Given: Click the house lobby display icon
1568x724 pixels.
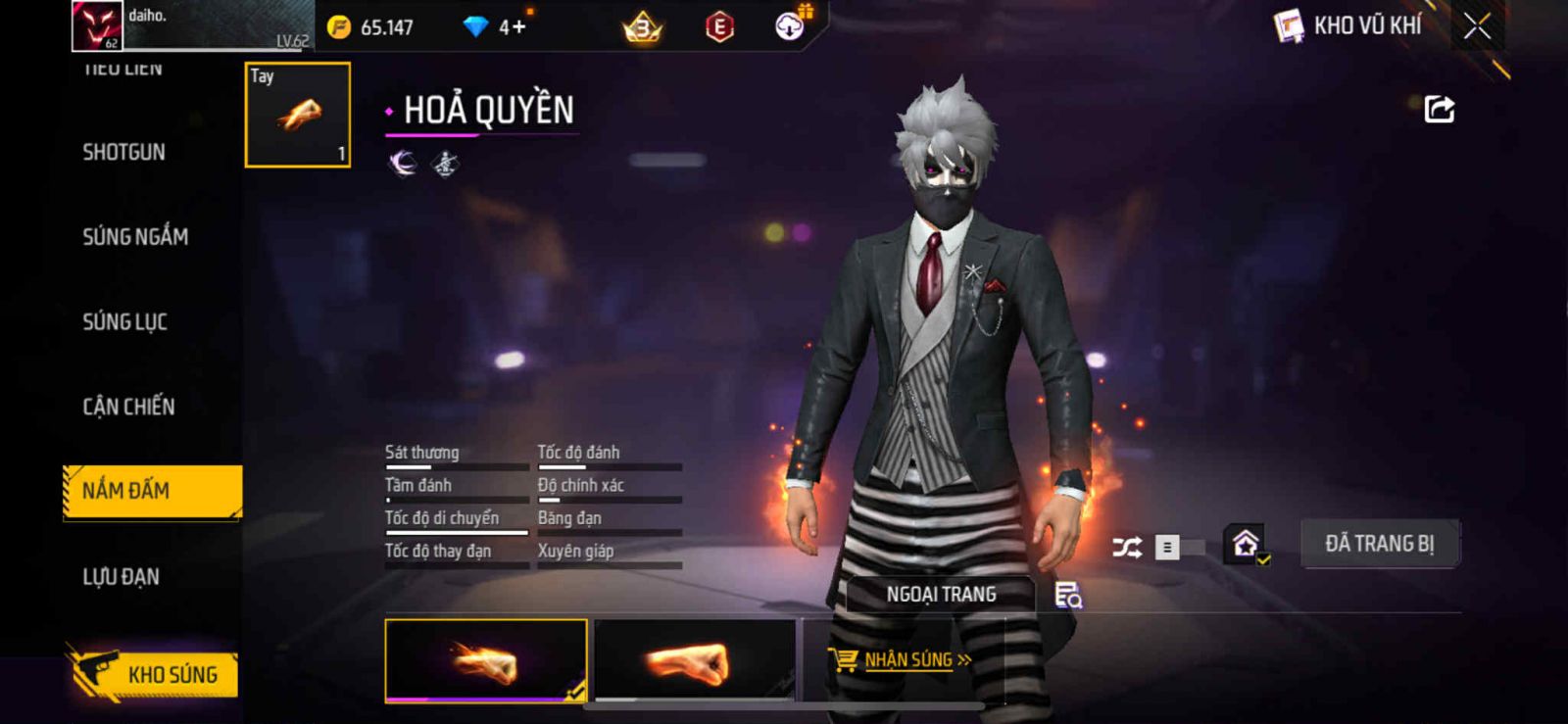Looking at the screenshot, I should pyautogui.click(x=1246, y=544).
